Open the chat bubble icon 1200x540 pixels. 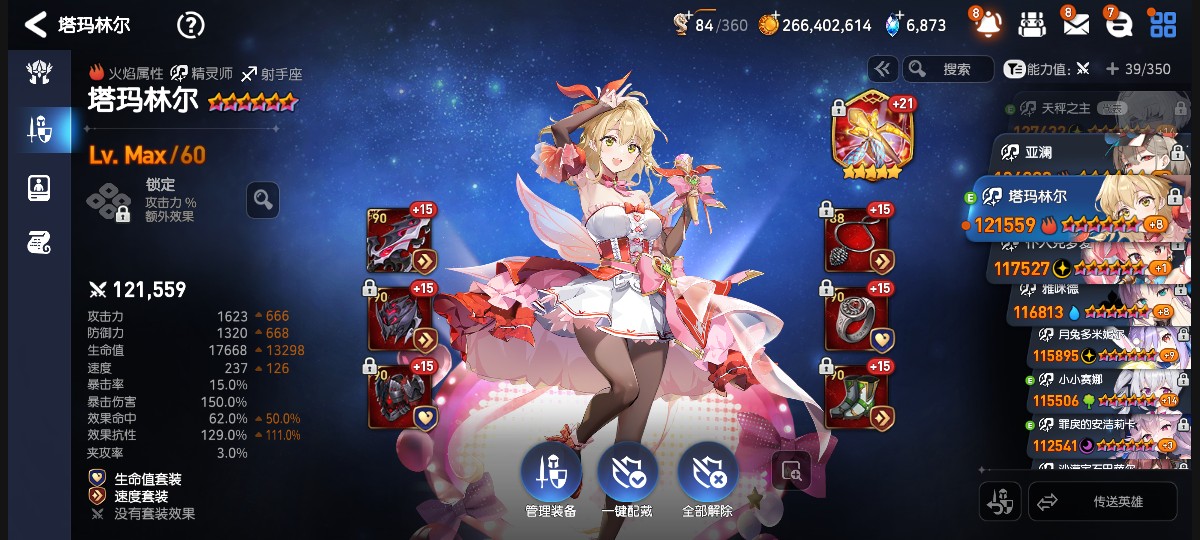point(1117,24)
